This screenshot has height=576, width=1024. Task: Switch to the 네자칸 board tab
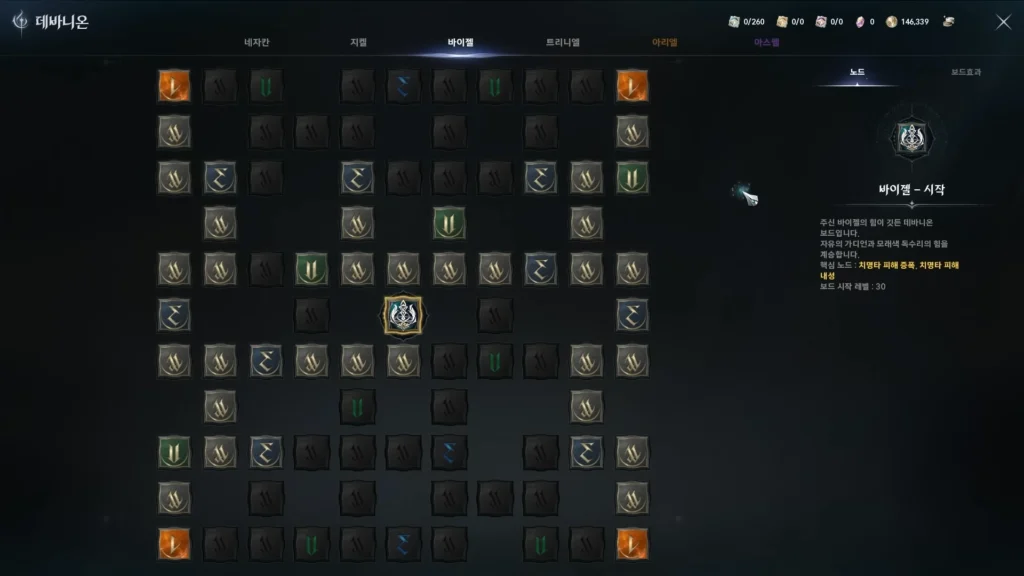(258, 43)
